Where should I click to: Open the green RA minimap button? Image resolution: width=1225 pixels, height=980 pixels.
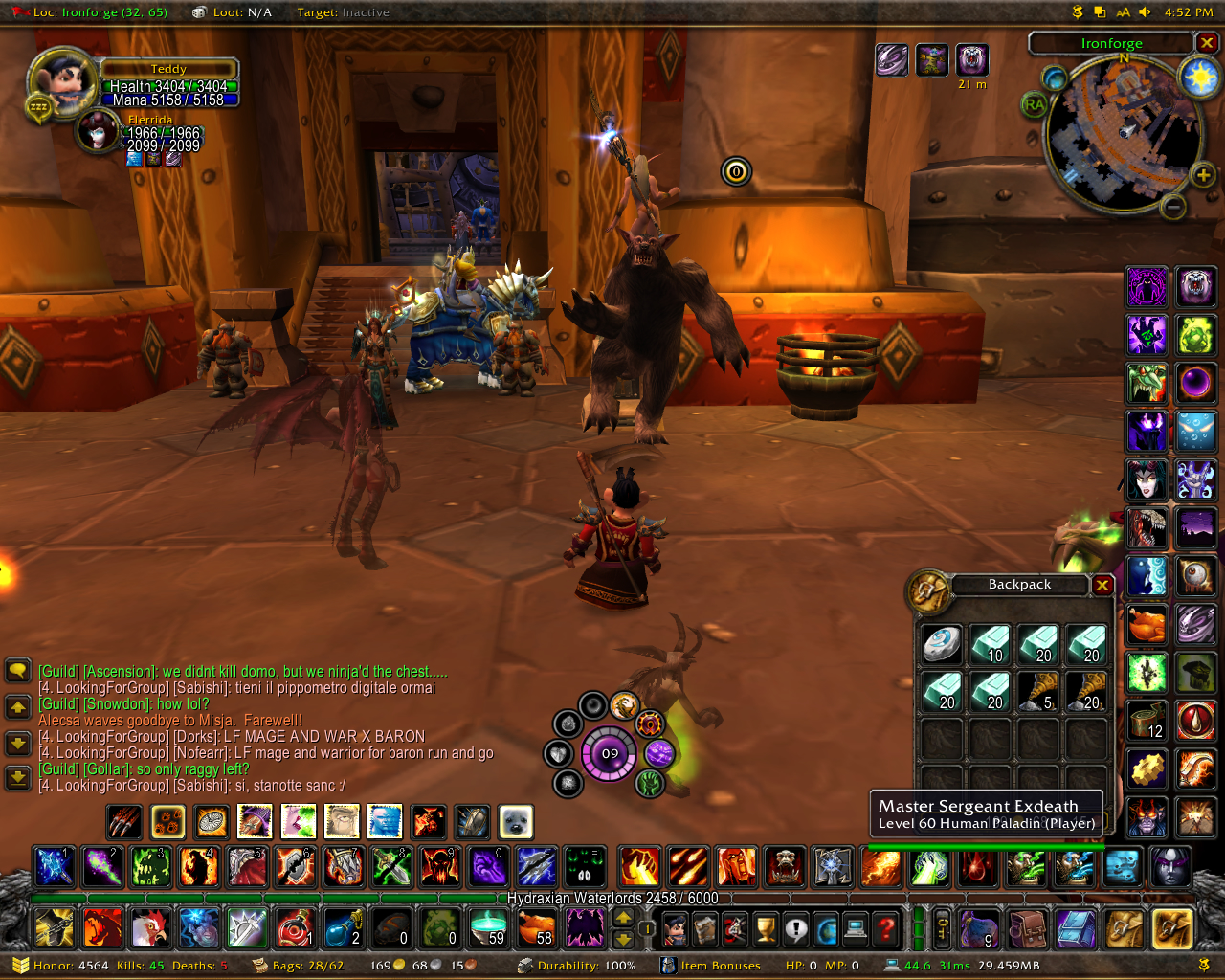(x=1035, y=104)
